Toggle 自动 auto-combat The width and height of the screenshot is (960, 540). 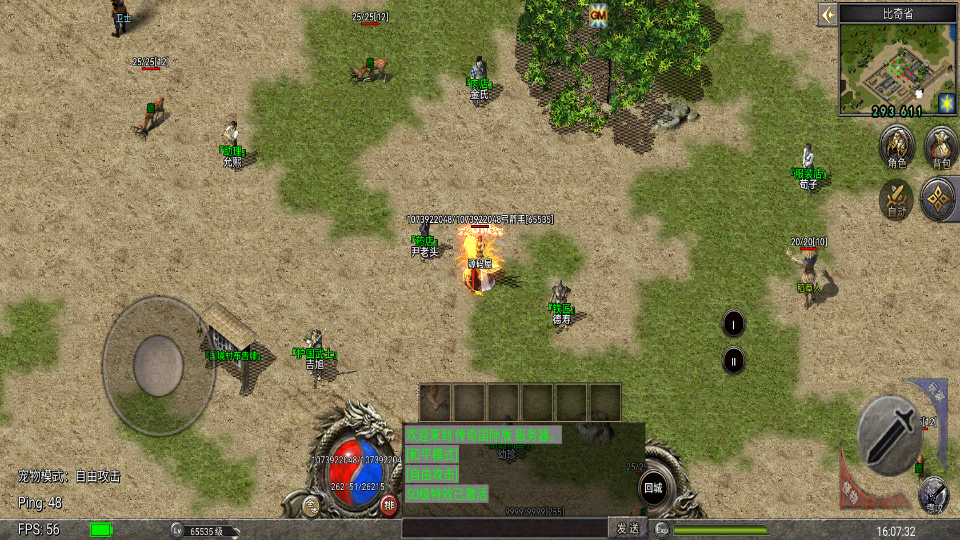tap(896, 198)
